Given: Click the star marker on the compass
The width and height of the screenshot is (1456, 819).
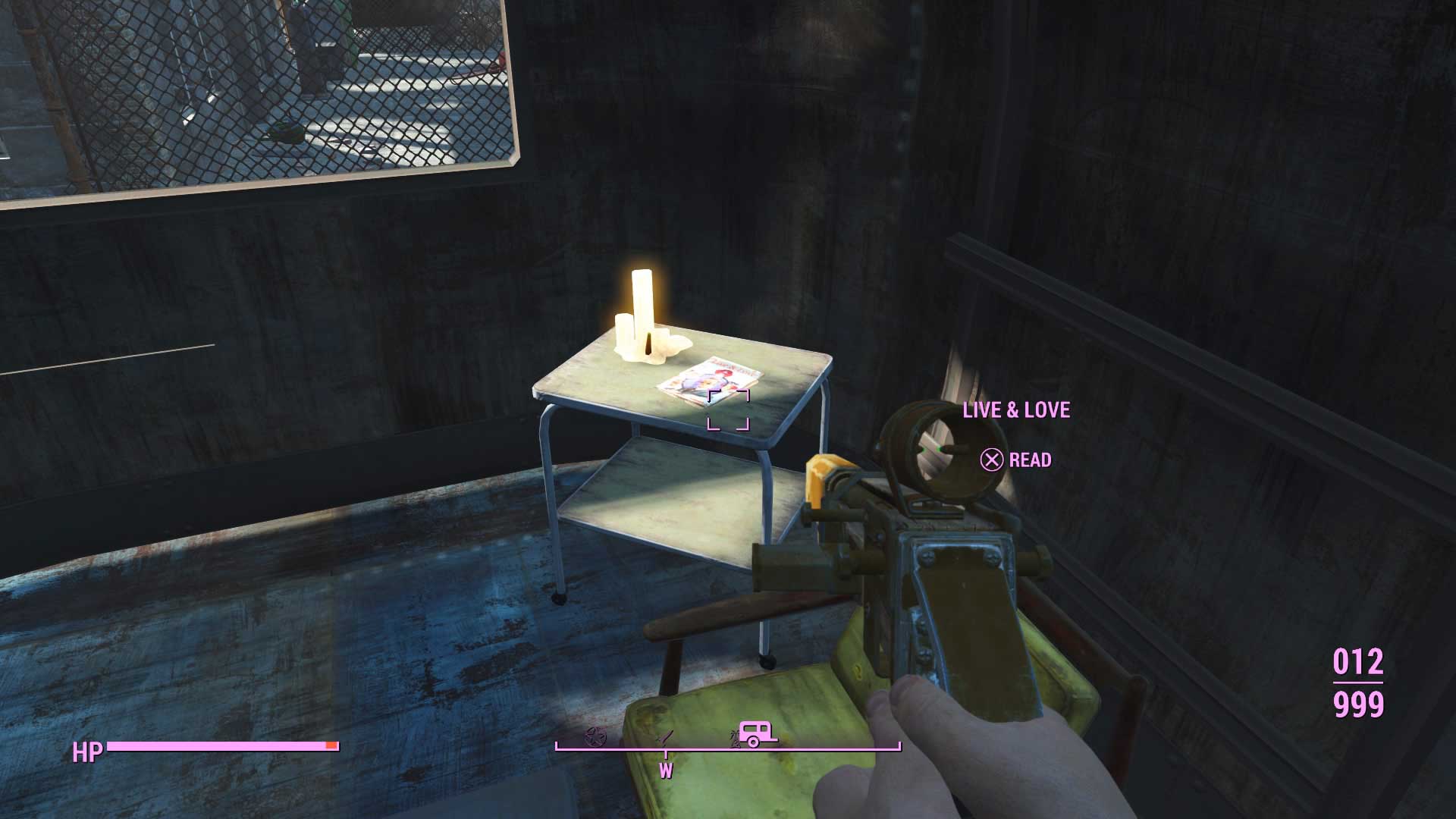Looking at the screenshot, I should (596, 738).
